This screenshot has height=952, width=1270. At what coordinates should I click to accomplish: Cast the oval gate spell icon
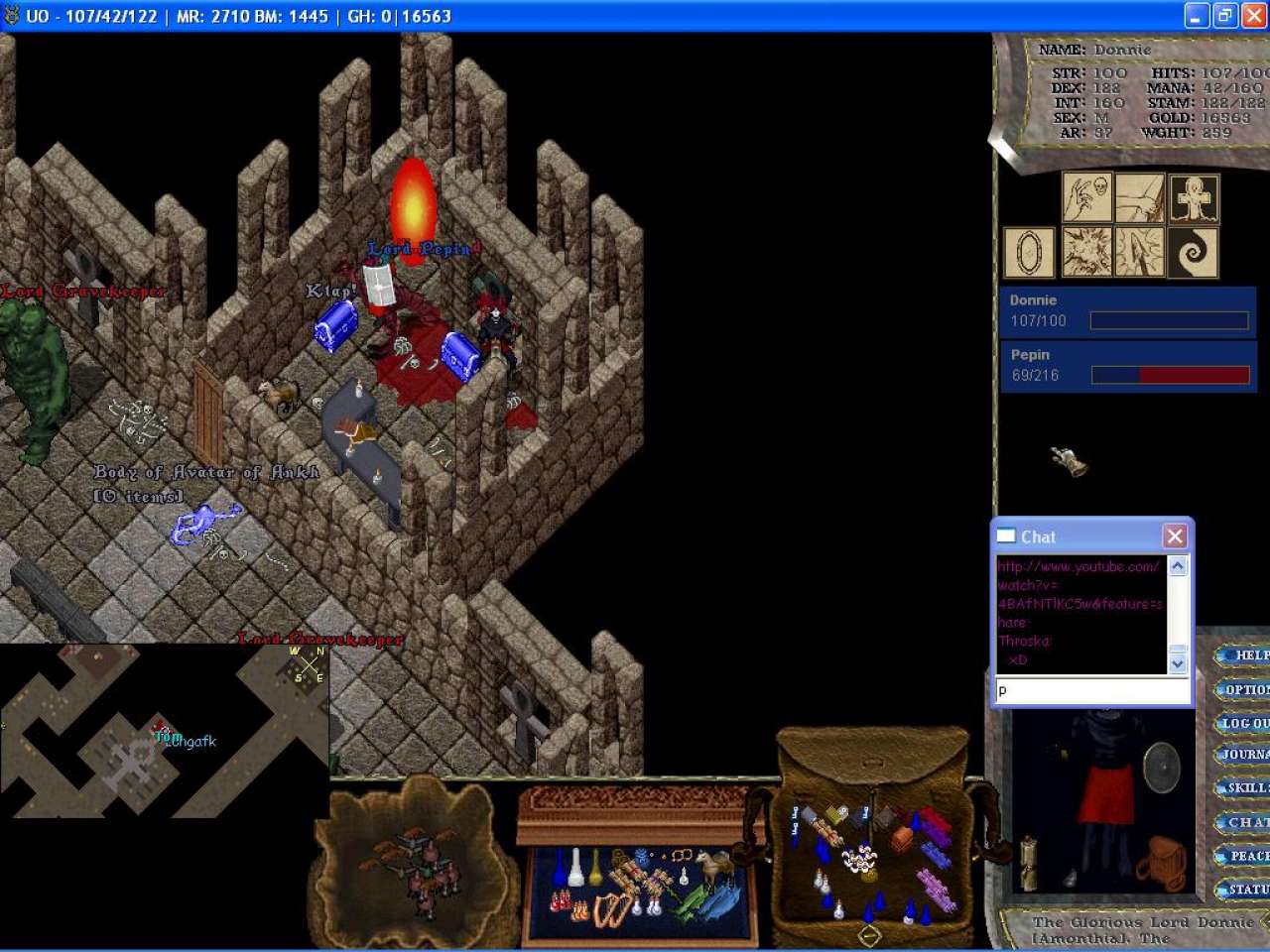click(1029, 252)
